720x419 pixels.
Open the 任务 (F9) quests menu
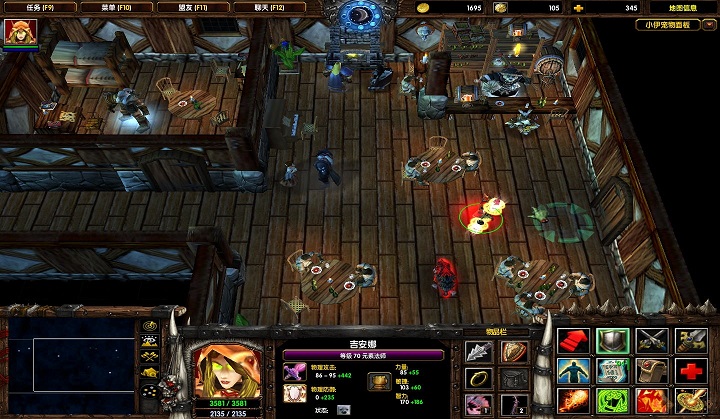point(40,7)
